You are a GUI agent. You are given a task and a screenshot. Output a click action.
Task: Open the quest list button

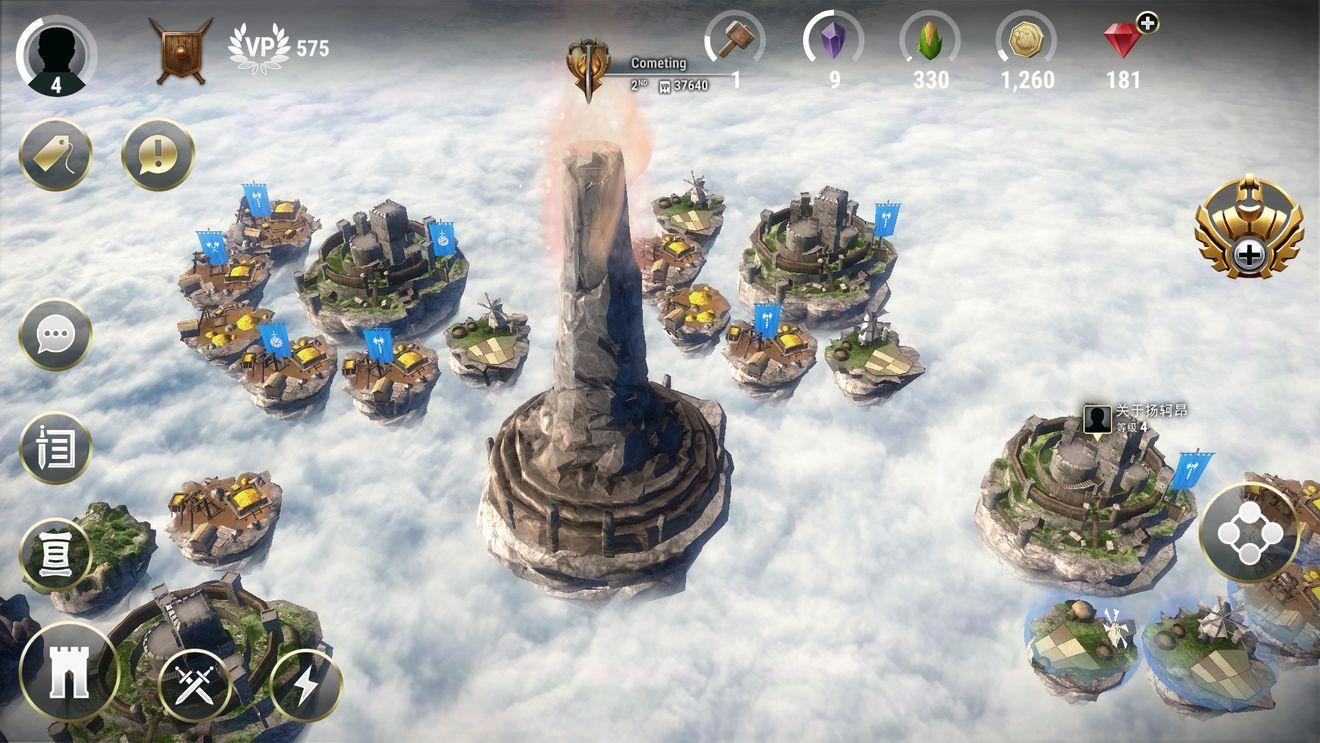(x=56, y=448)
